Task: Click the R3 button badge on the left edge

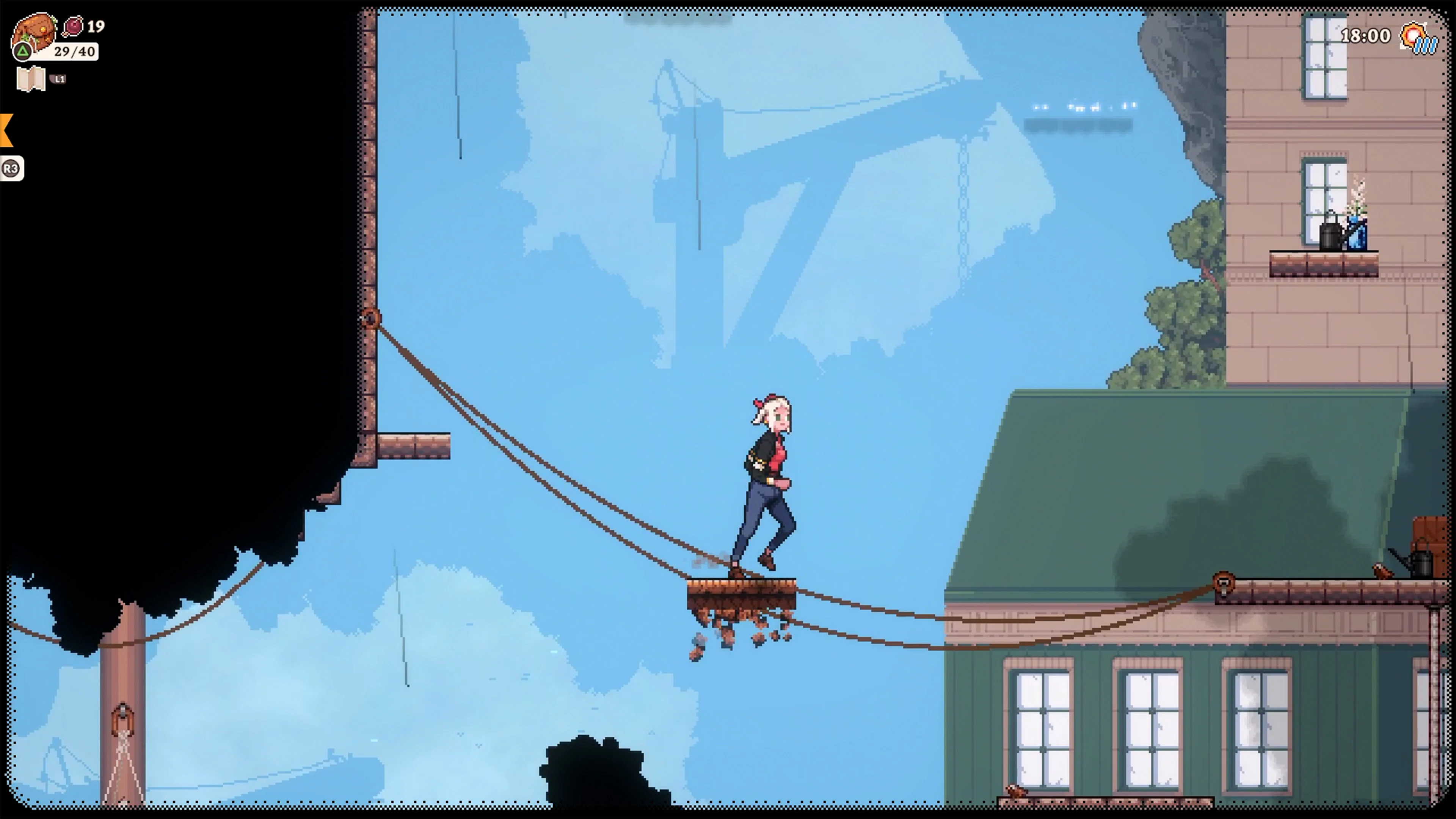Action: 11,168
